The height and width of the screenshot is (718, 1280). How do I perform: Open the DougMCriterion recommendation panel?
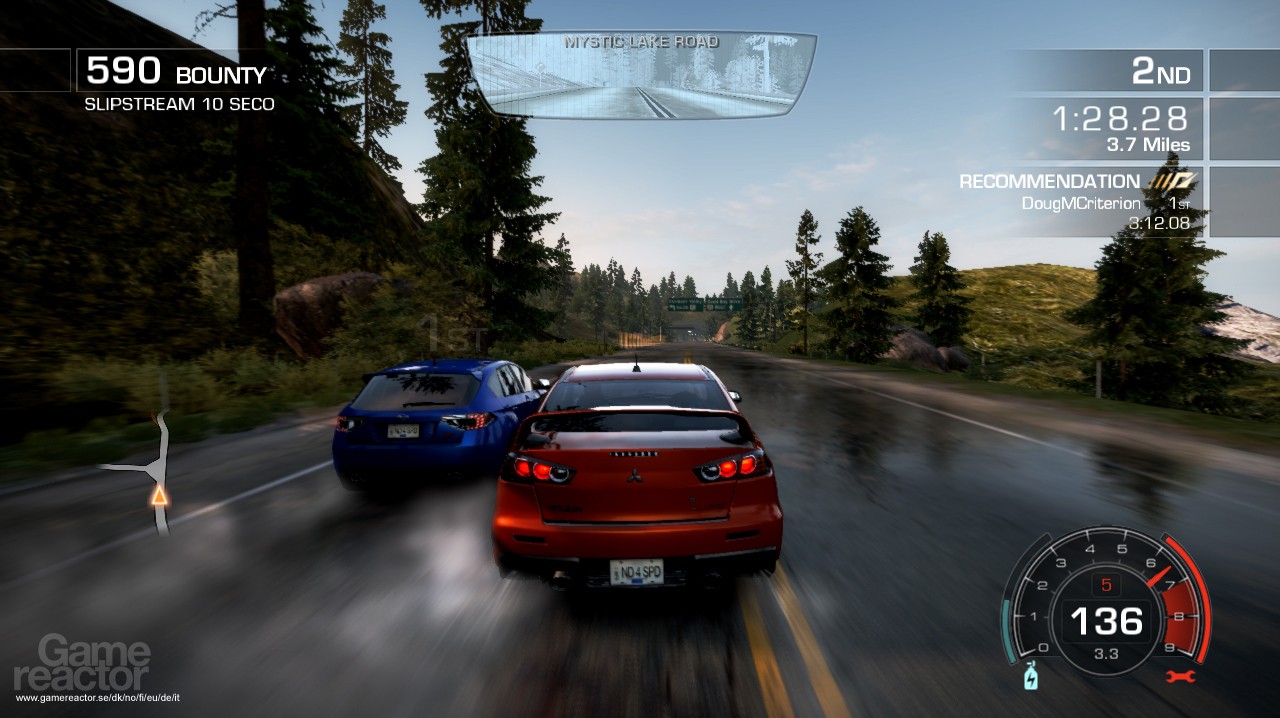coord(1080,202)
